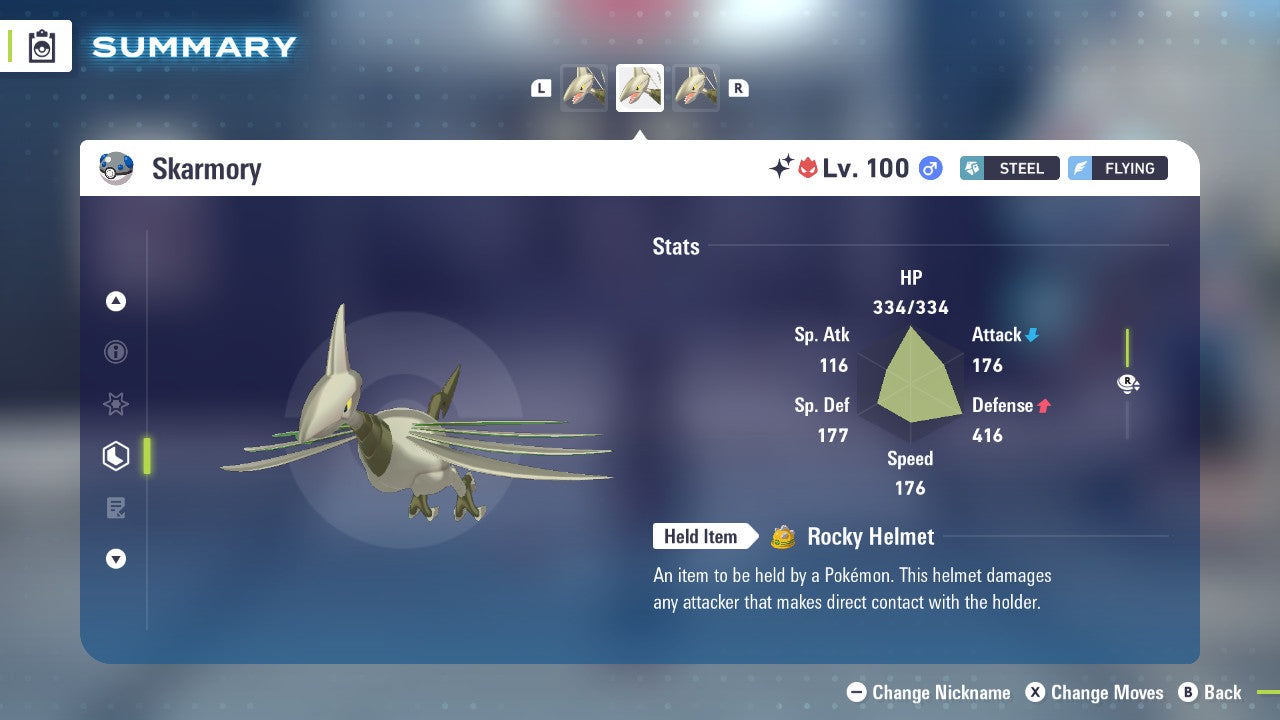Click the Poké Ball beside Skarmory's name
1280x720 pixels.
117,168
